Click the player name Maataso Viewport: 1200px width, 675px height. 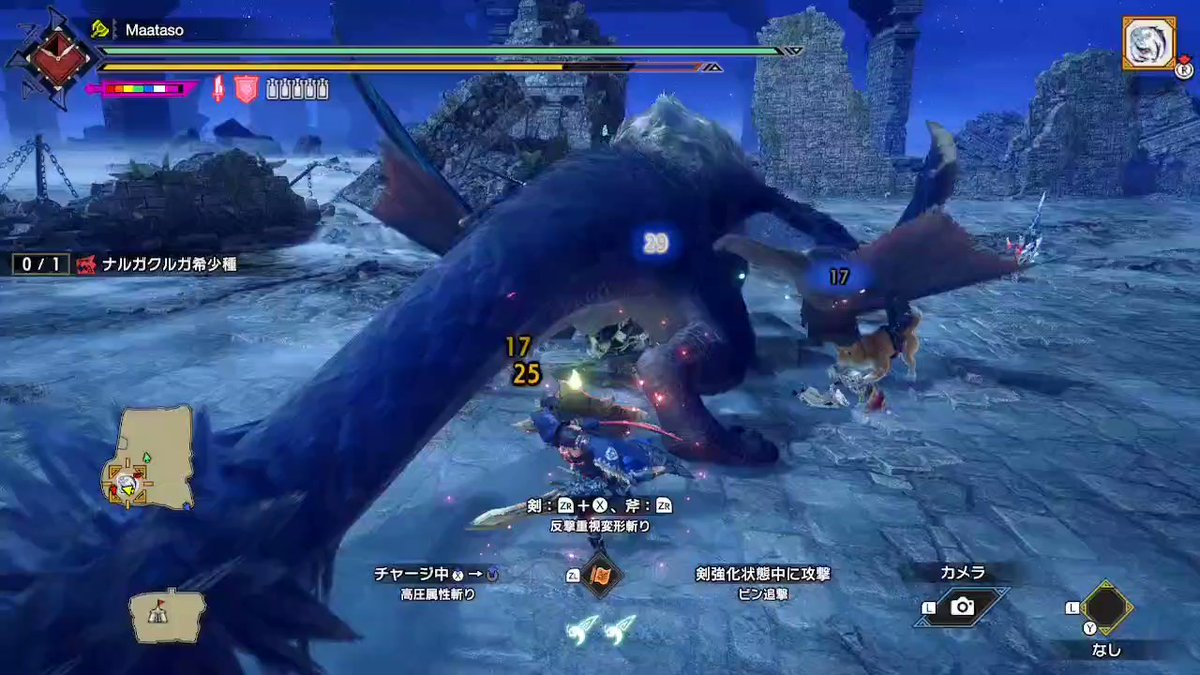pyautogui.click(x=154, y=31)
